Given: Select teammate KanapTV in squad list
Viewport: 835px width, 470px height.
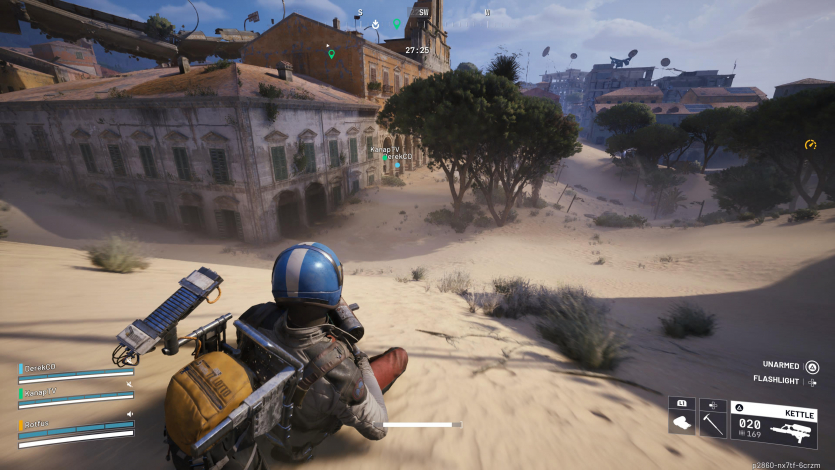Looking at the screenshot, I should [40, 392].
